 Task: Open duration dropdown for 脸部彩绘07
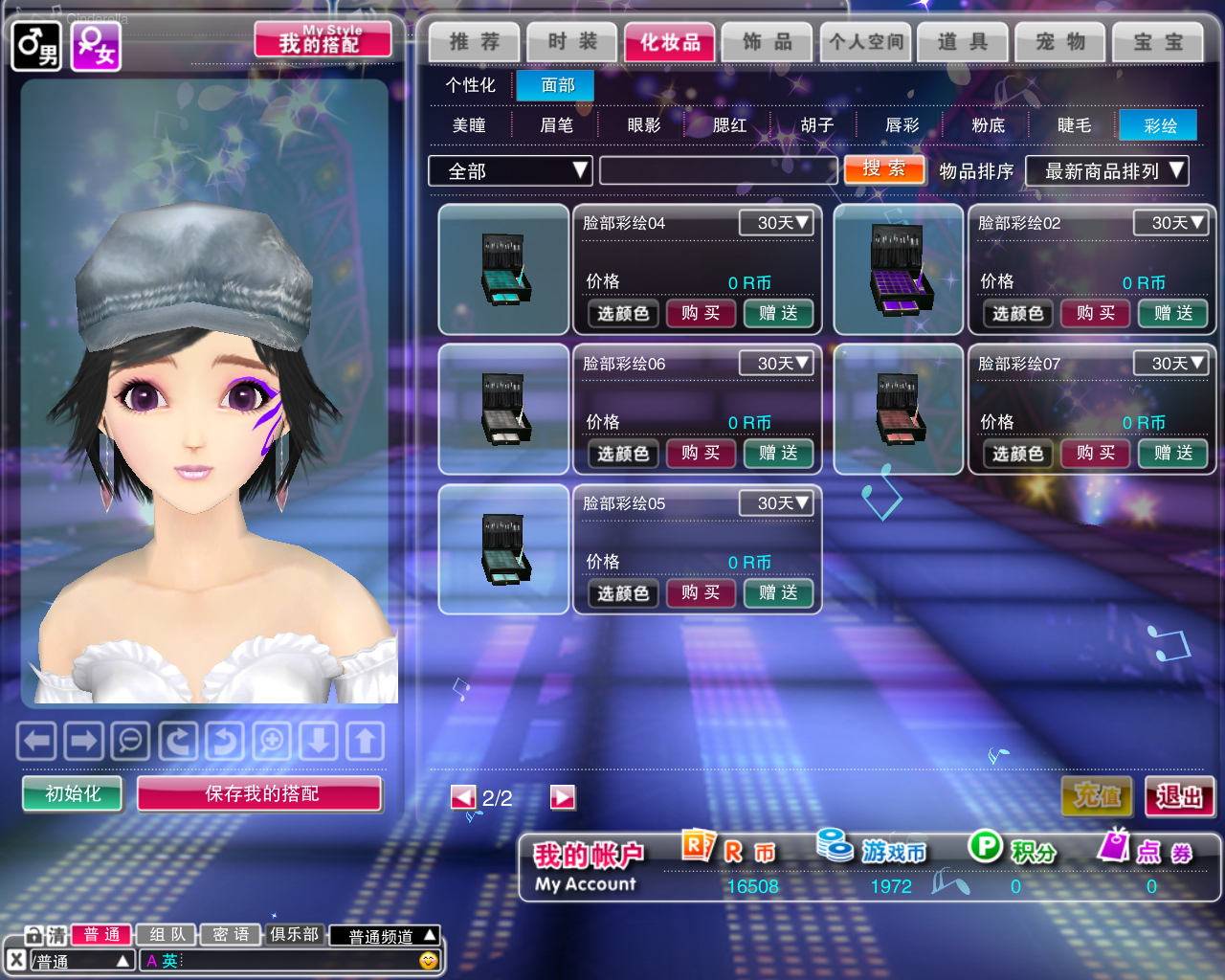(1170, 364)
